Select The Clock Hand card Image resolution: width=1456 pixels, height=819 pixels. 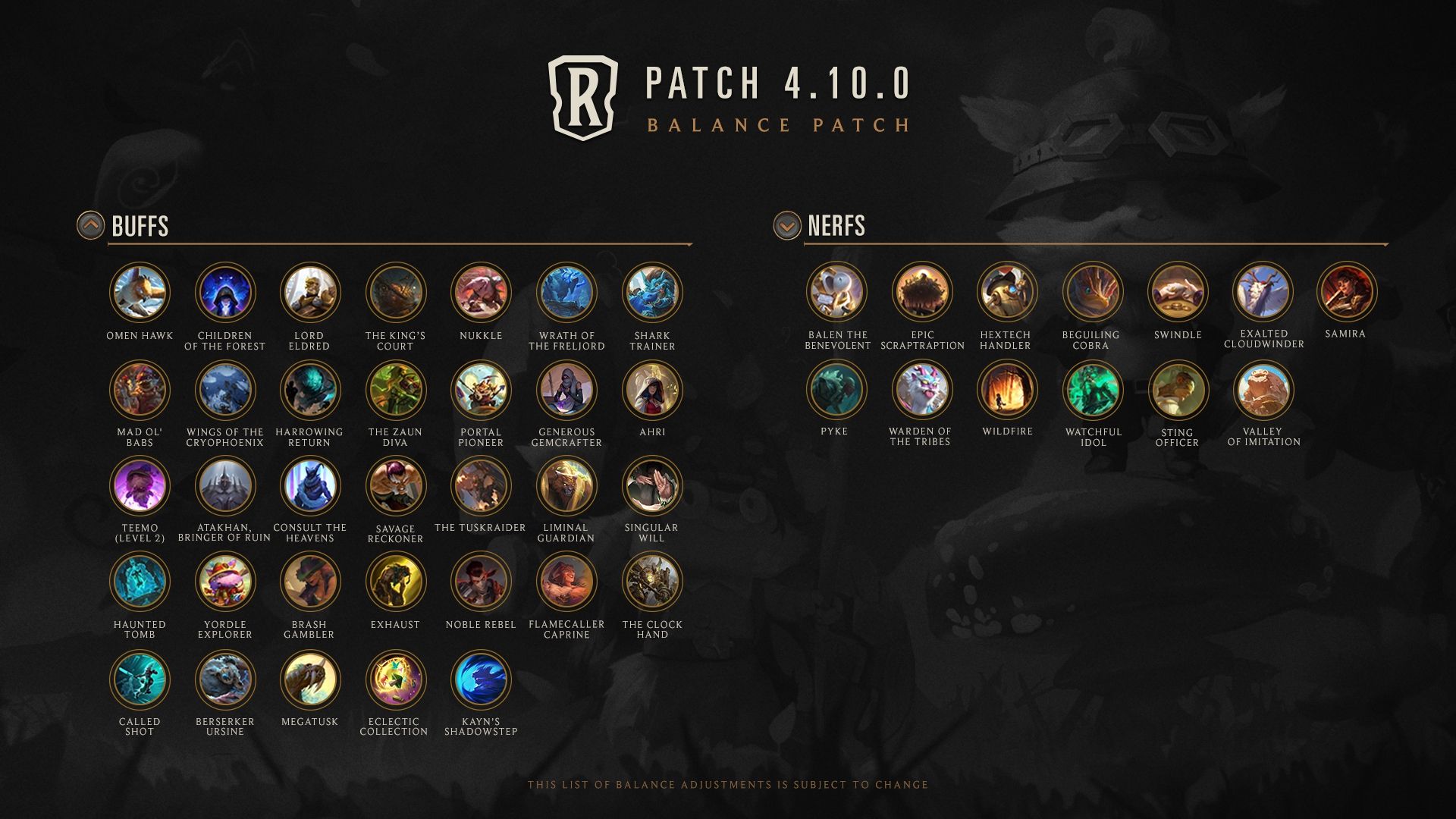[x=652, y=582]
